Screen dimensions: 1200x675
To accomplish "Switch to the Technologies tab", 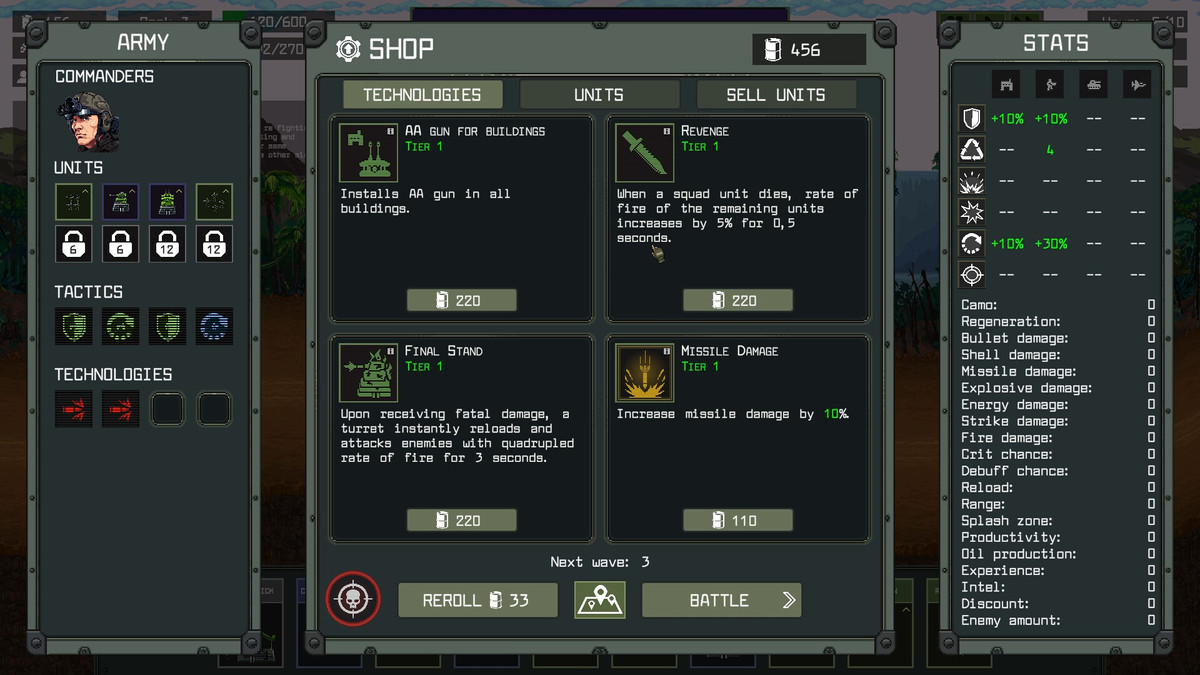I will click(422, 95).
